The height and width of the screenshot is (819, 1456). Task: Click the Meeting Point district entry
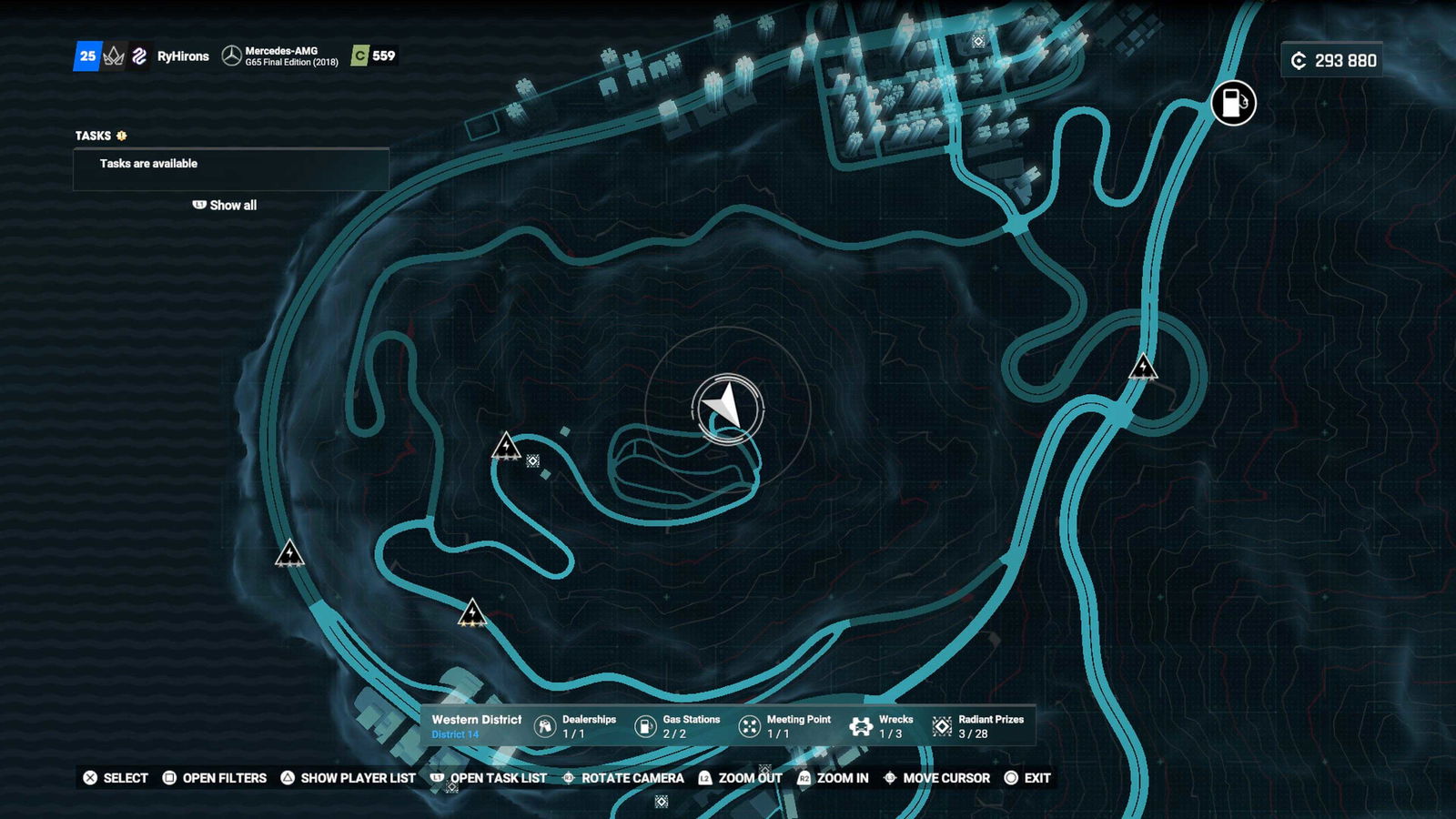[784, 726]
